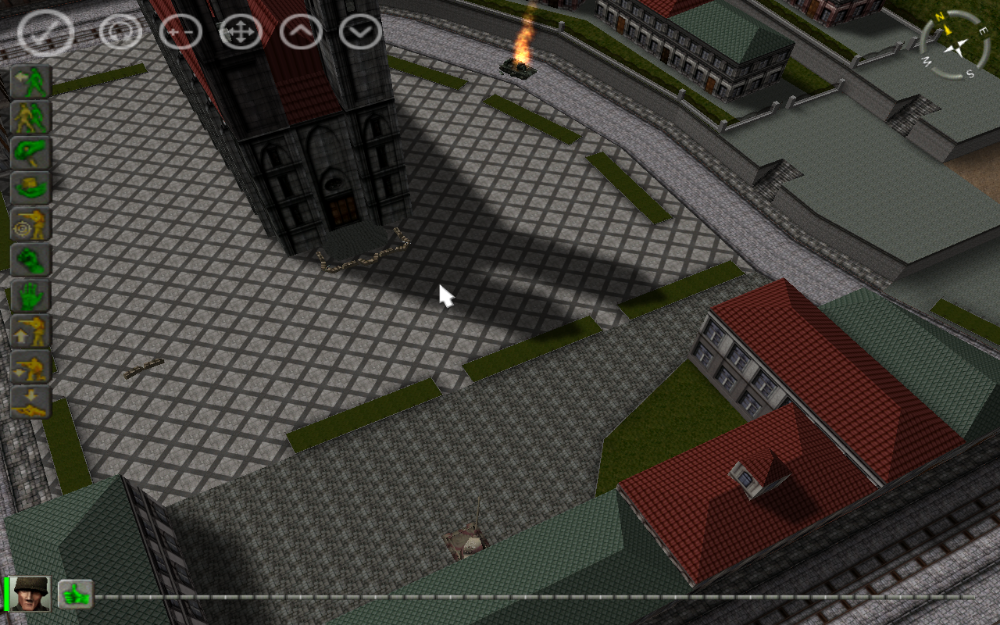Select the soldier aiming at target order
This screenshot has height=625, width=1000.
(x=31, y=225)
